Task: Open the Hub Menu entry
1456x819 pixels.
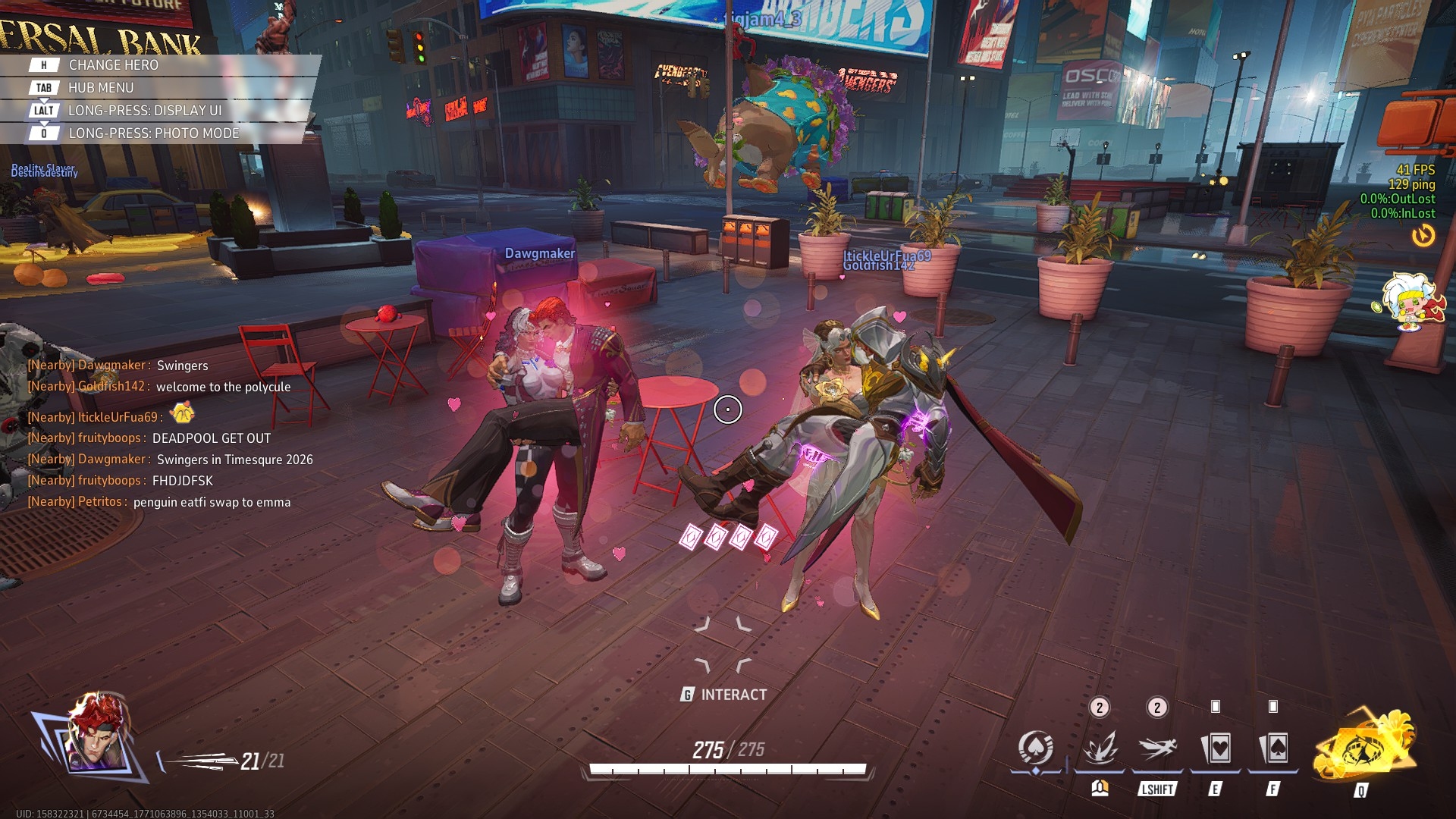Action: pos(100,88)
